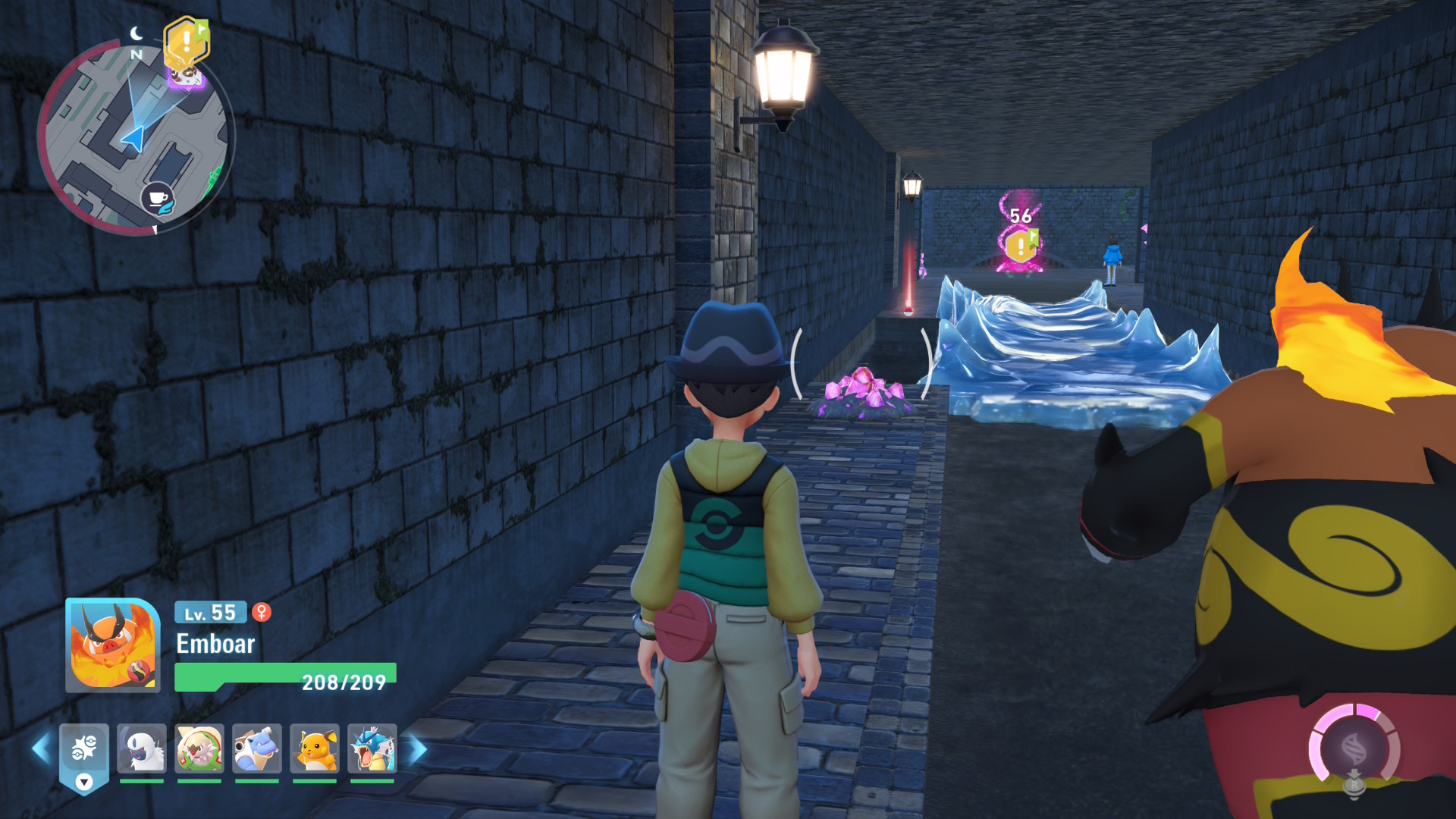Click the left party cycle arrow
Image resolution: width=1456 pixels, height=819 pixels.
coord(41,749)
